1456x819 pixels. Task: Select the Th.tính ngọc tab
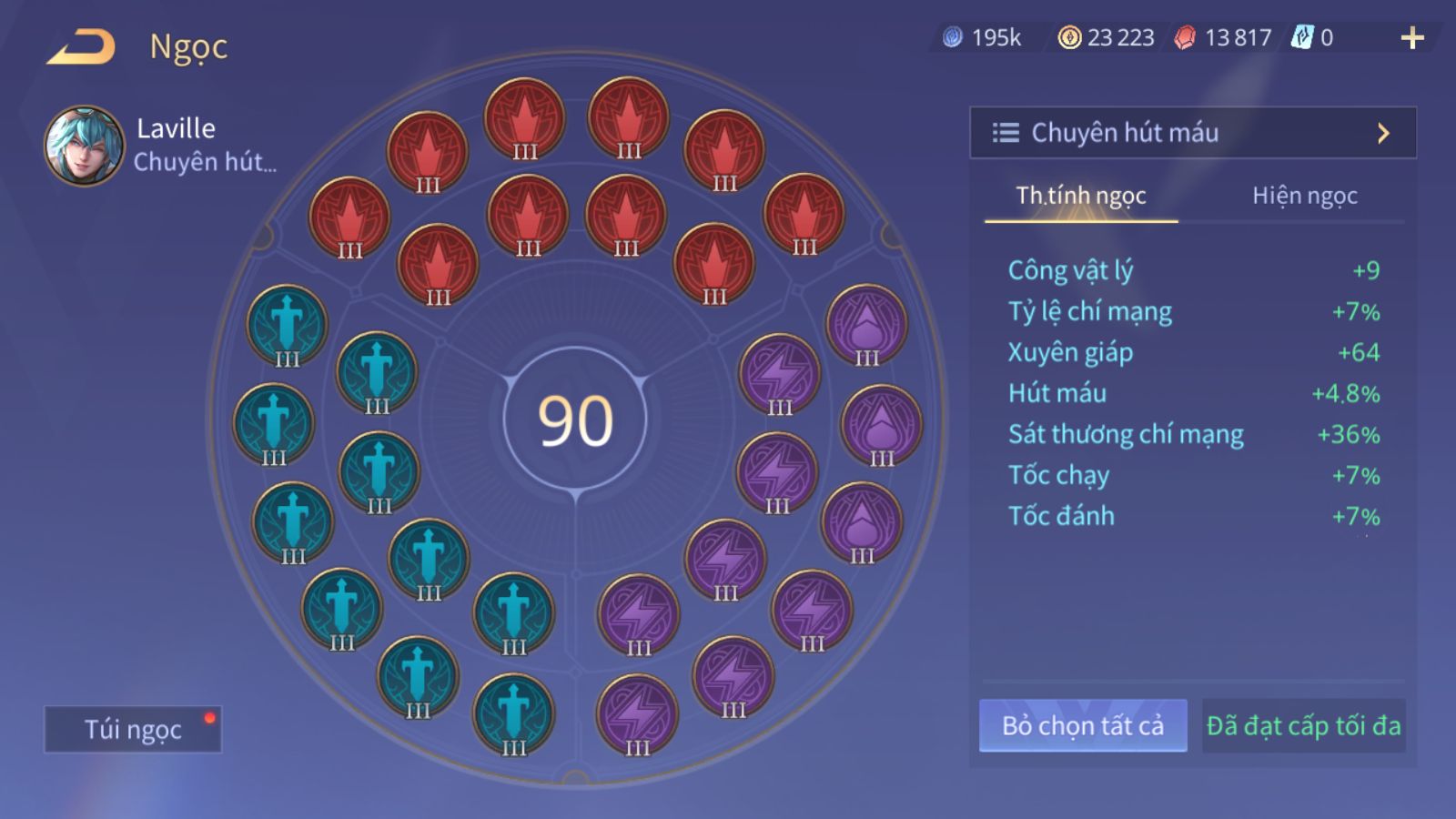(1081, 196)
